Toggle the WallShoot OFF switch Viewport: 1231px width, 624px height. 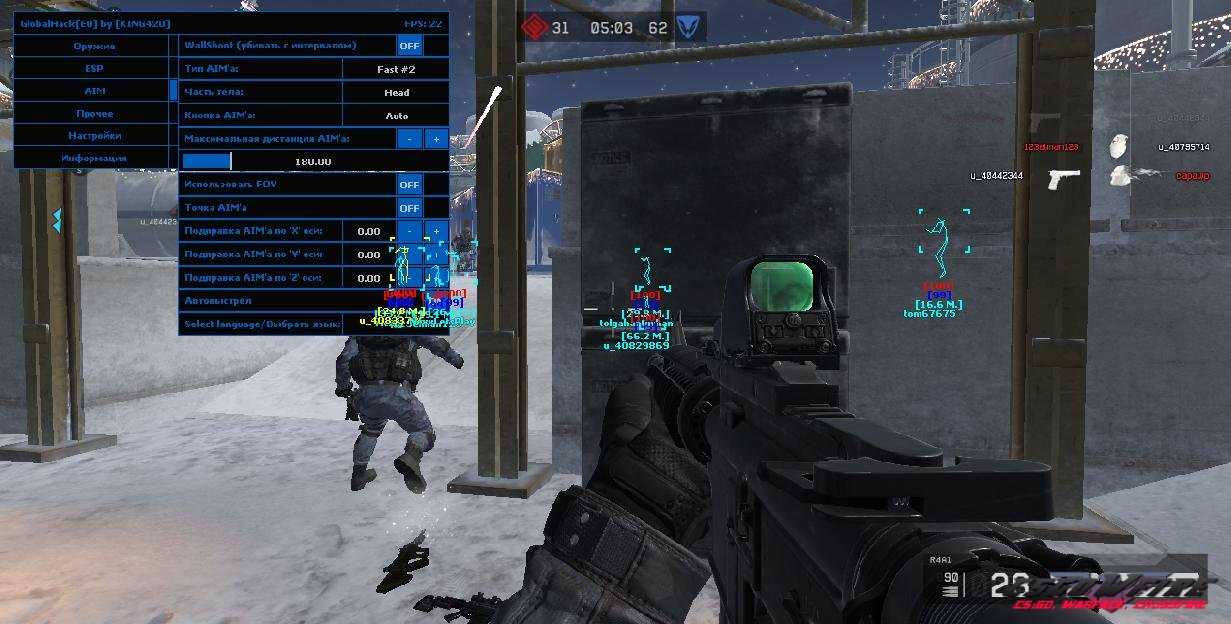pyautogui.click(x=409, y=45)
